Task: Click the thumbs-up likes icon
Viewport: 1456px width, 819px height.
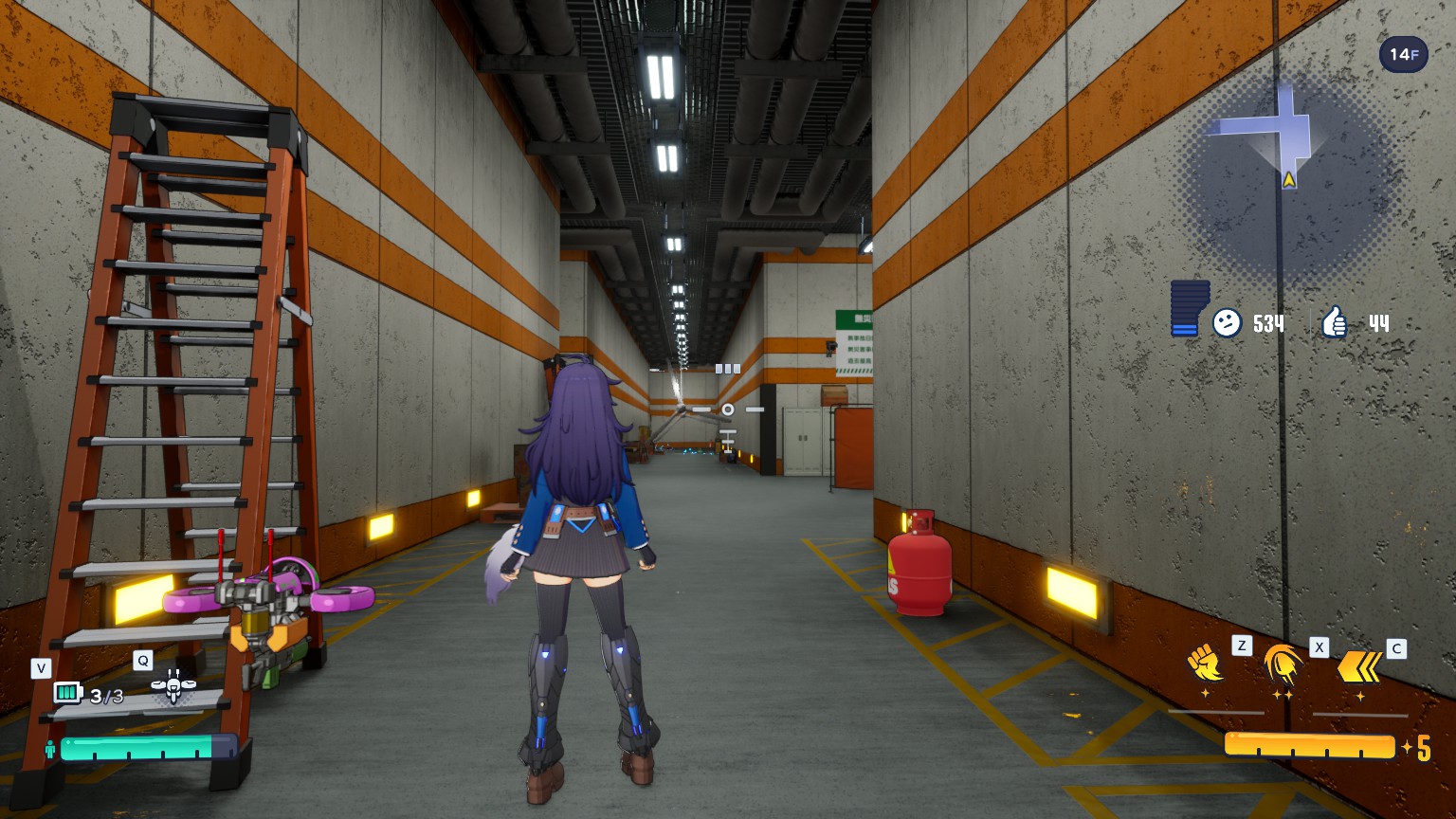Action: tap(1335, 323)
